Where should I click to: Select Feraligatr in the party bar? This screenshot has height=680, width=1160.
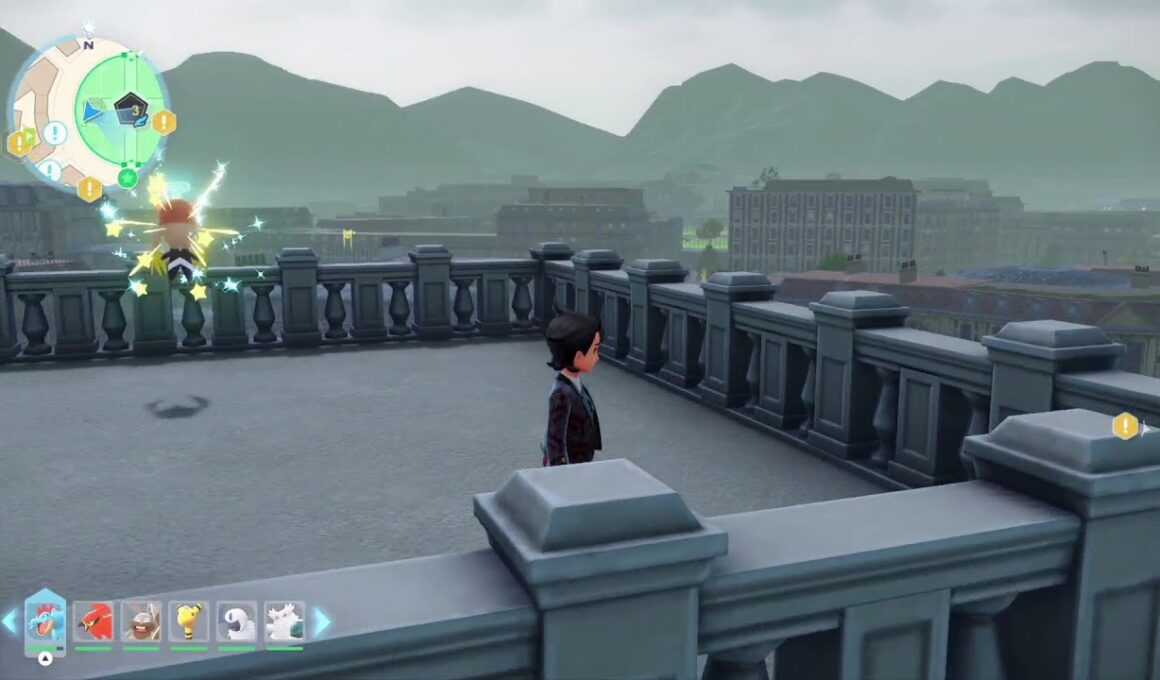pos(45,622)
